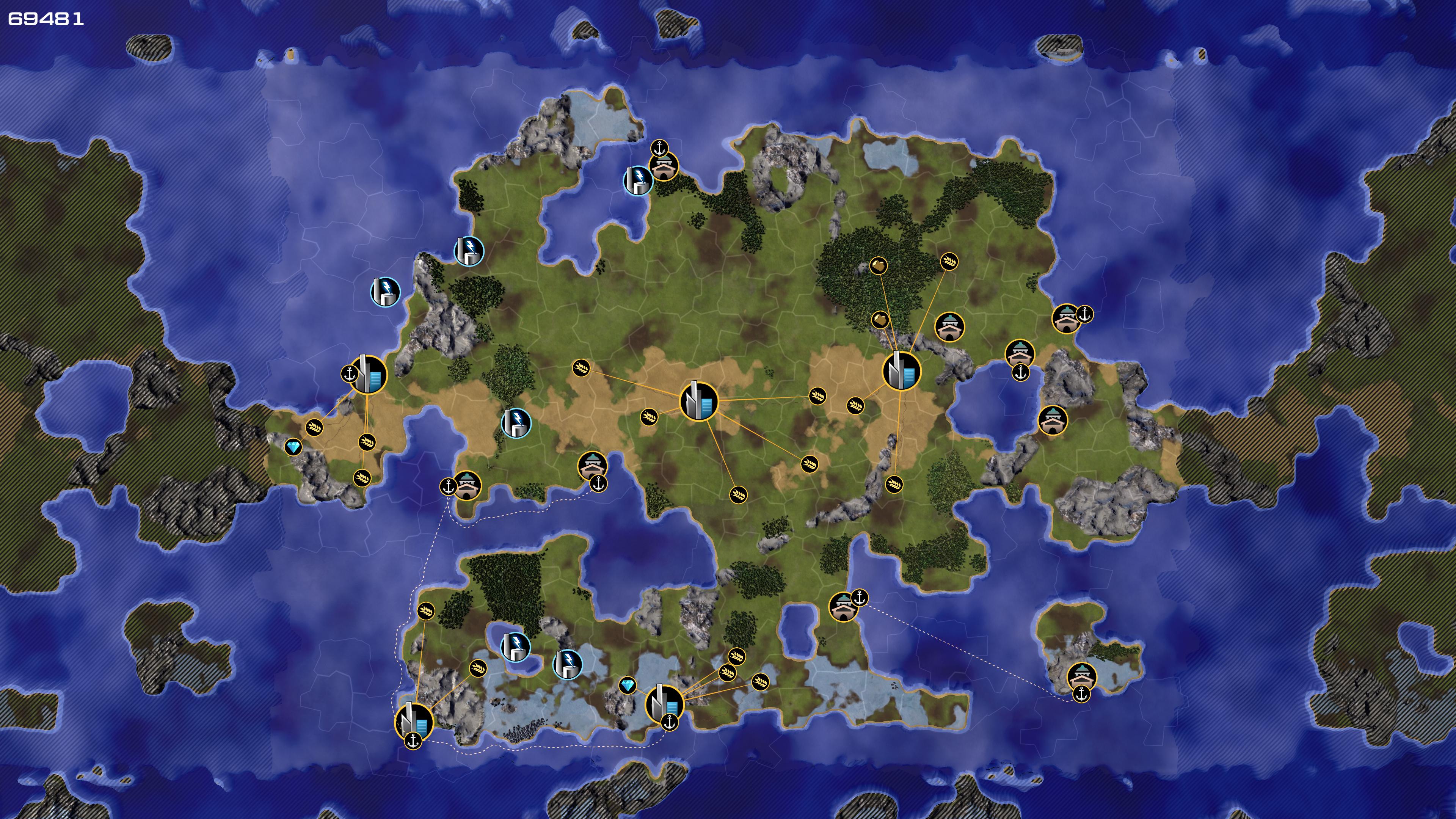
Task: Click the power plant inside the small lake
Action: 515,646
